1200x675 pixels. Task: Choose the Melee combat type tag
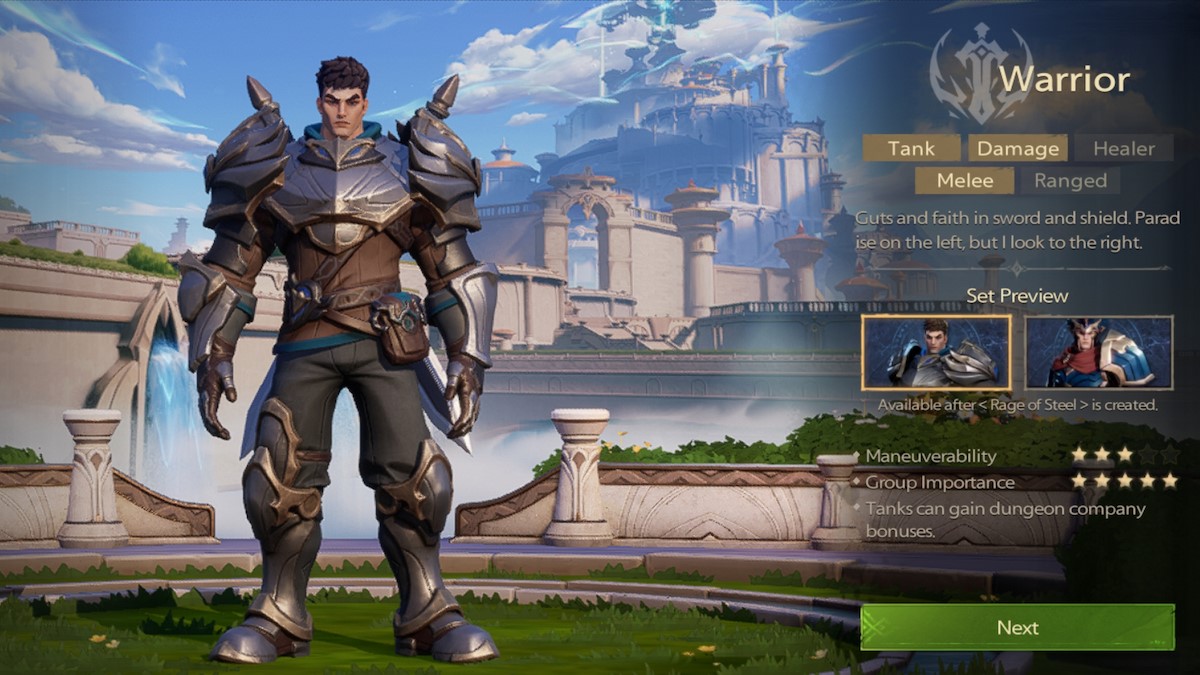[965, 181]
